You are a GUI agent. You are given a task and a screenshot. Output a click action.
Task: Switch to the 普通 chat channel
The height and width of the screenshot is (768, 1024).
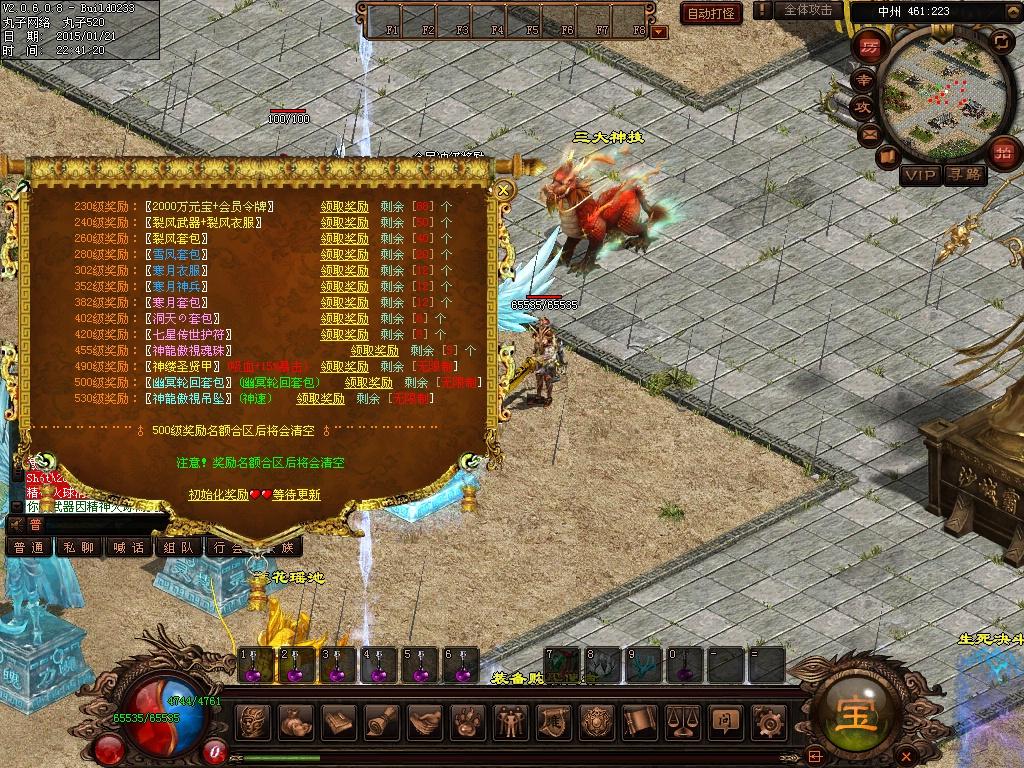29,547
